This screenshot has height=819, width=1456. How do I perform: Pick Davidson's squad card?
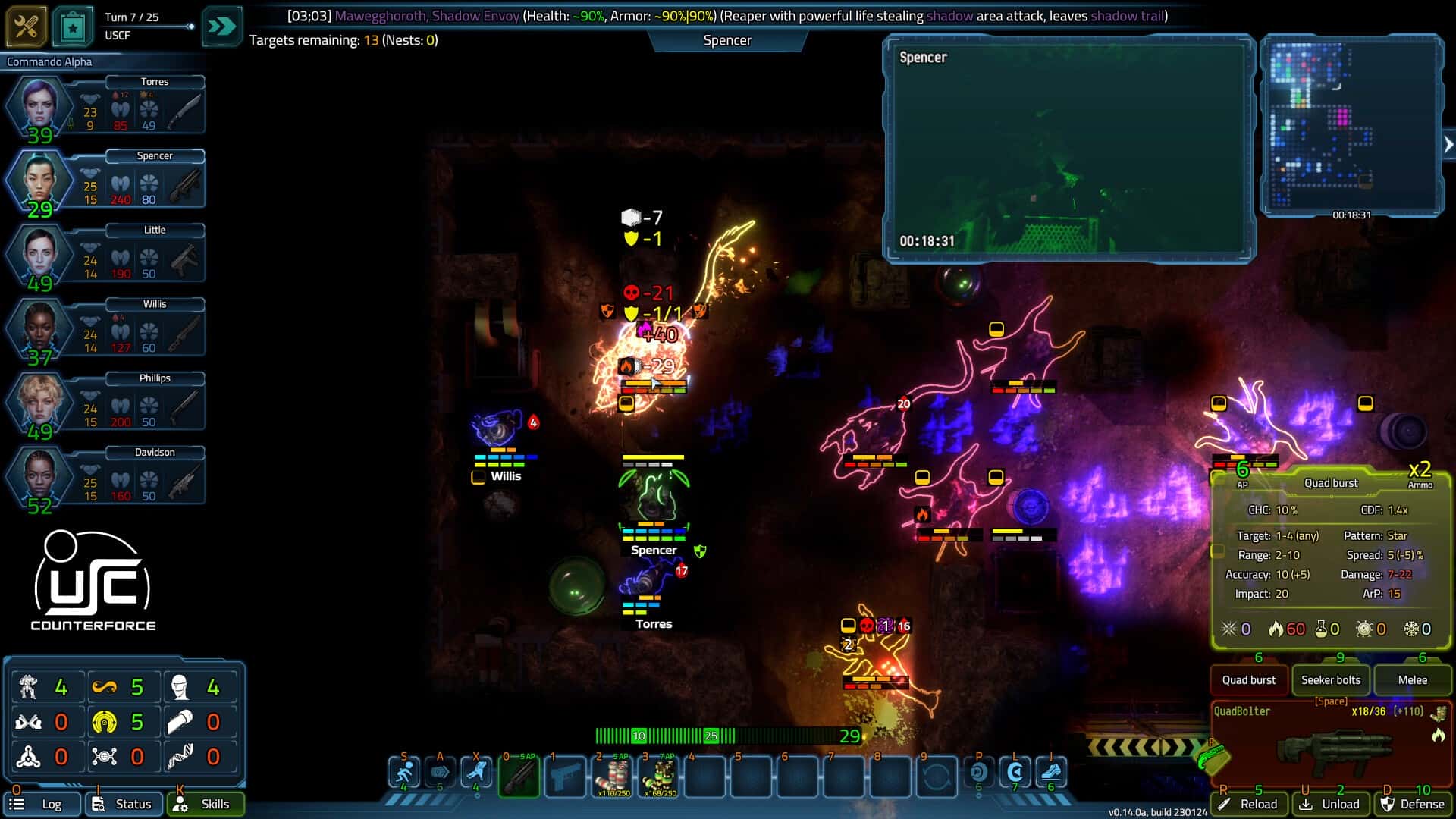(106, 476)
